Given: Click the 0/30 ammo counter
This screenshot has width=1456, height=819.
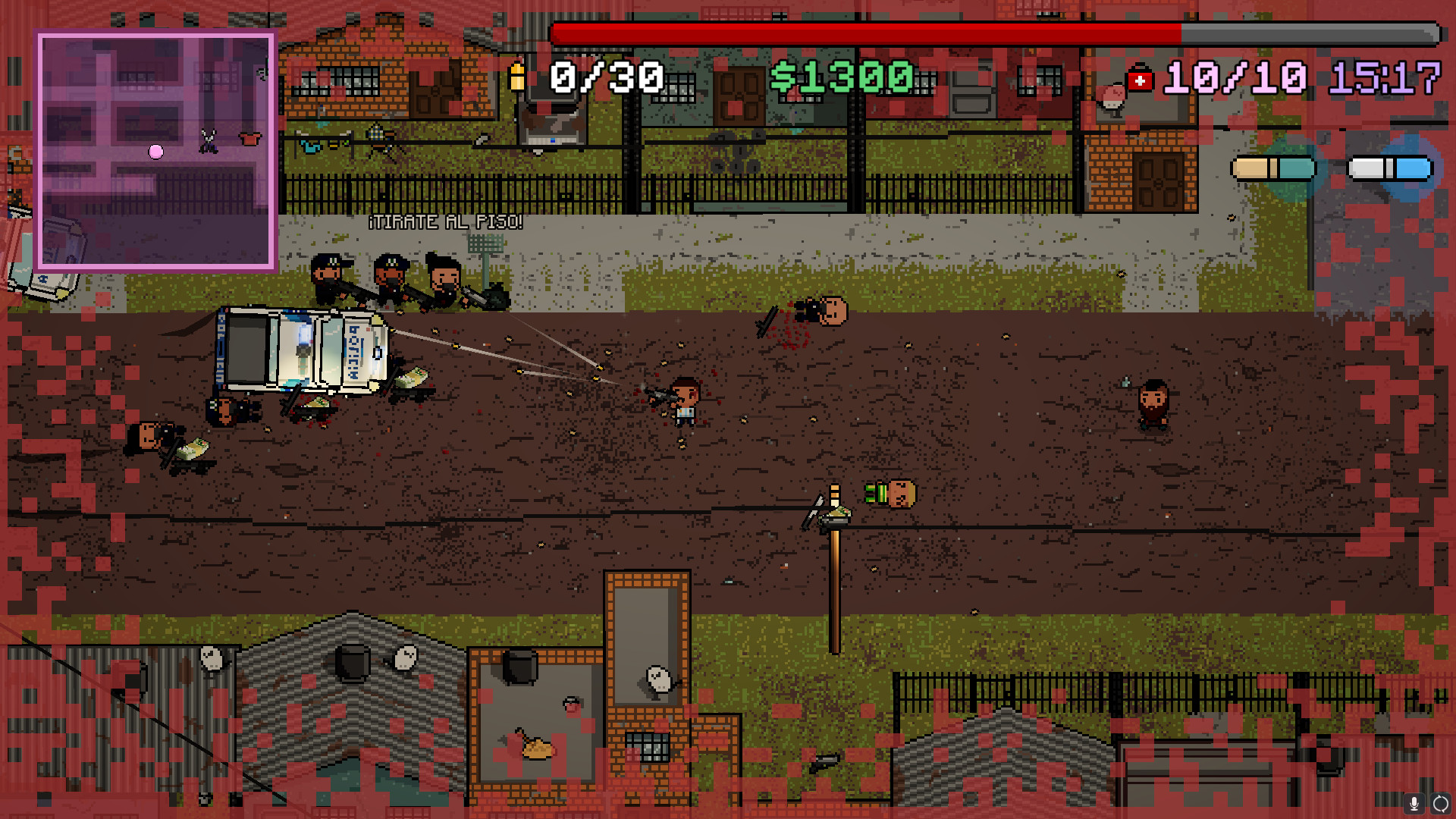Looking at the screenshot, I should [x=607, y=75].
